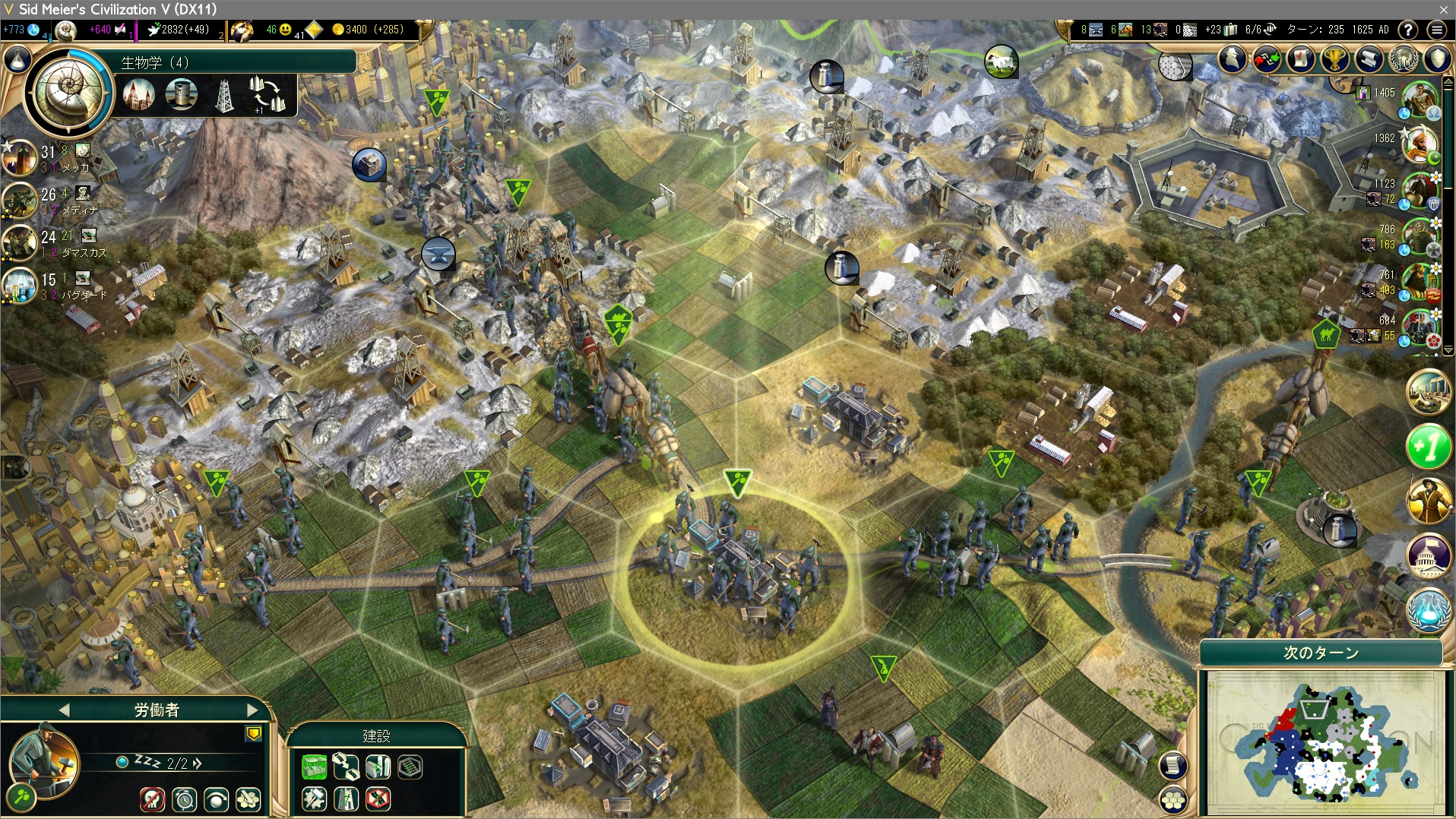Click the 次のターン (Next Turn) button
This screenshot has height=819, width=1456.
(1321, 653)
